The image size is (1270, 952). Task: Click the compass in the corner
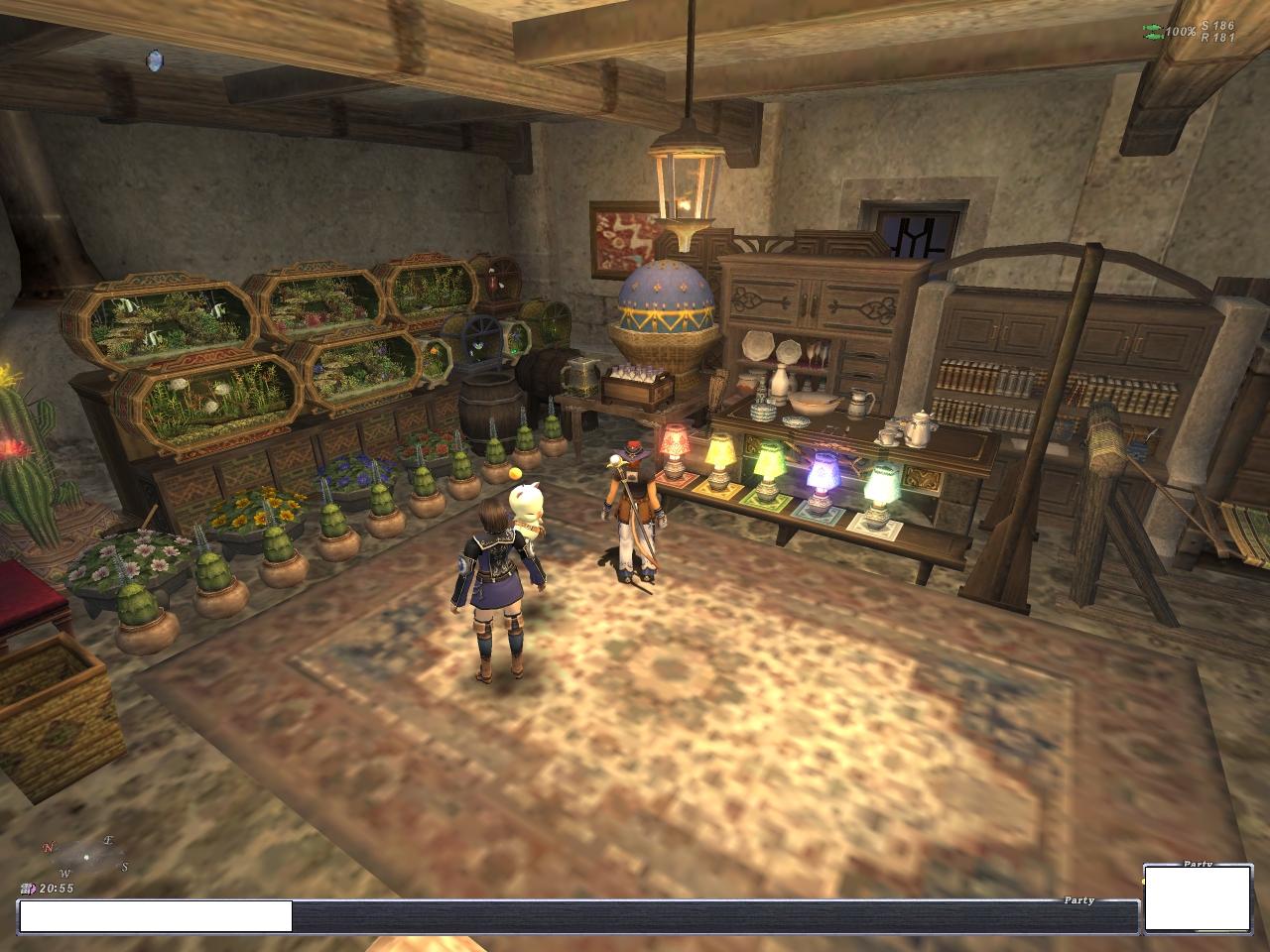tap(85, 855)
